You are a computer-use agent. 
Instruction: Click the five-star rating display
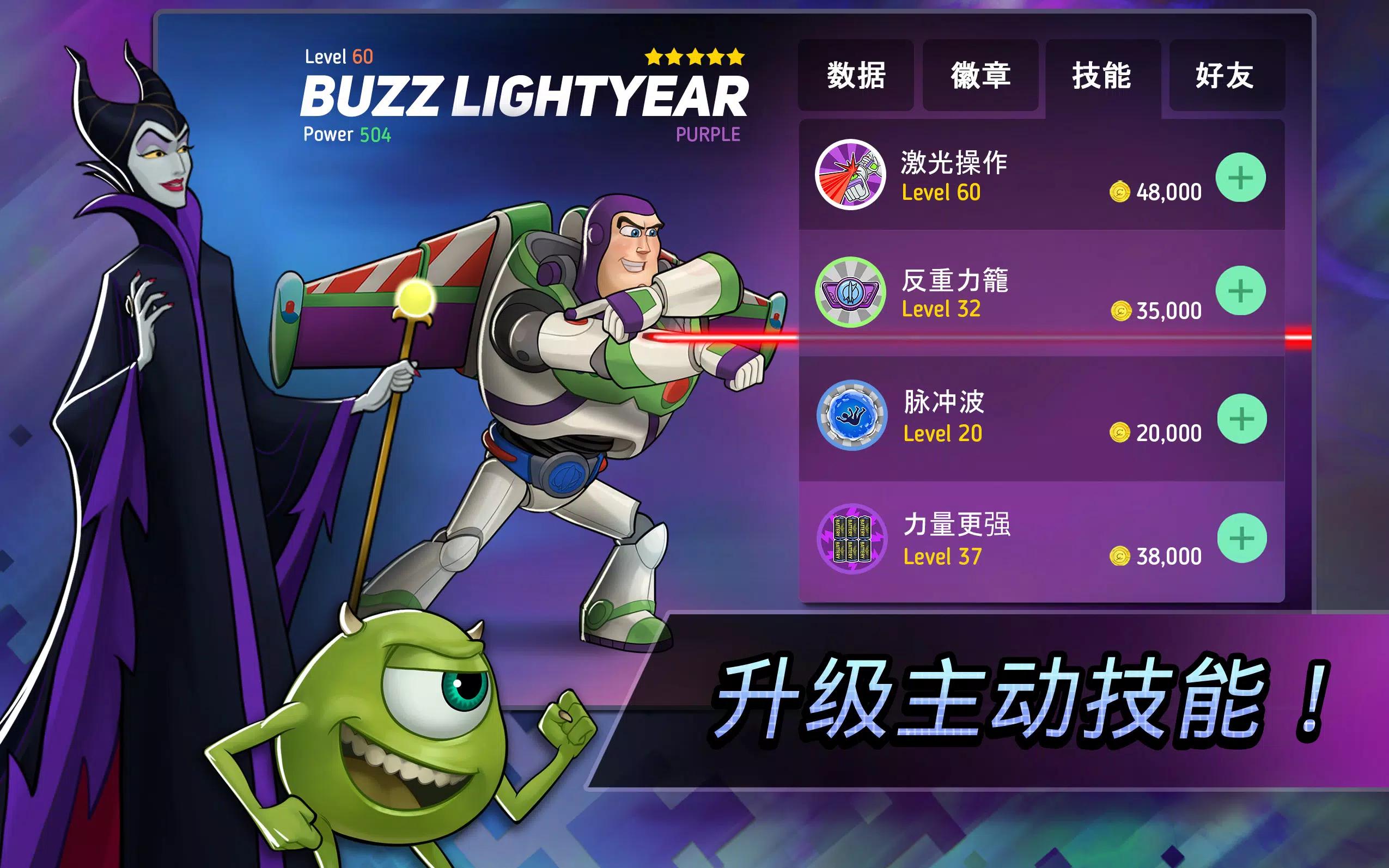(x=693, y=56)
